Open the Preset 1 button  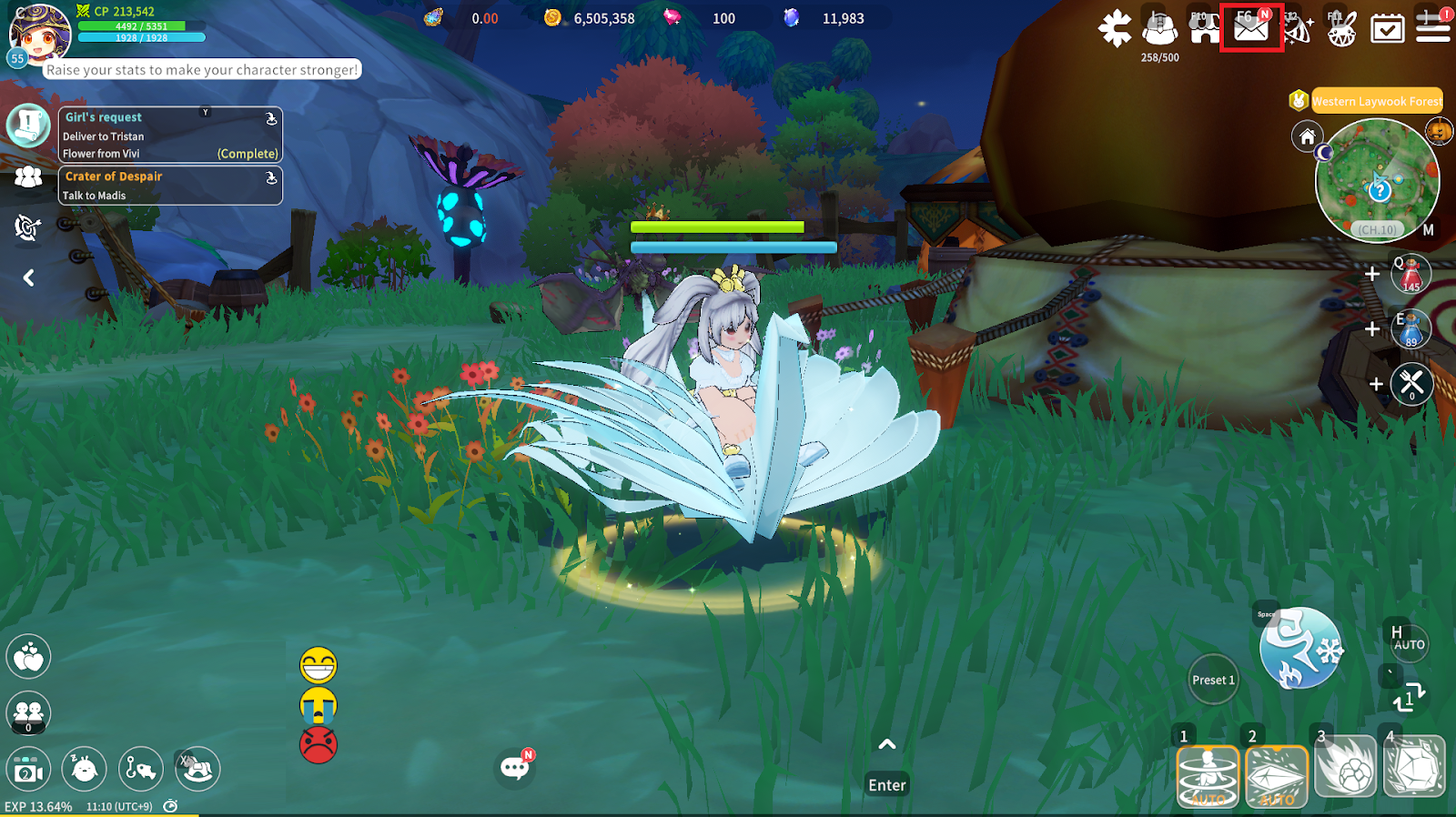pyautogui.click(x=1213, y=680)
